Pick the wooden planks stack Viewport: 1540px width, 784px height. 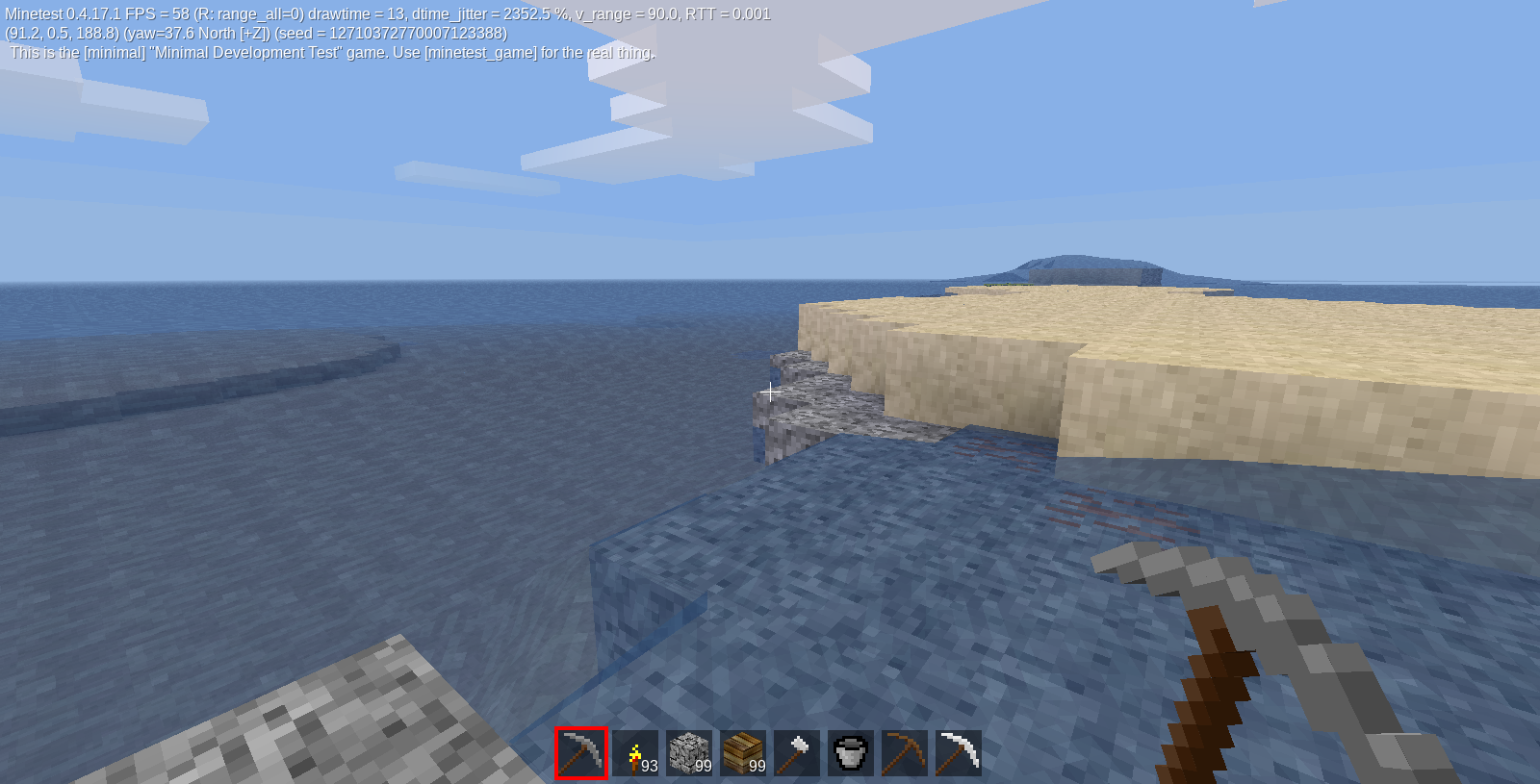[x=743, y=753]
